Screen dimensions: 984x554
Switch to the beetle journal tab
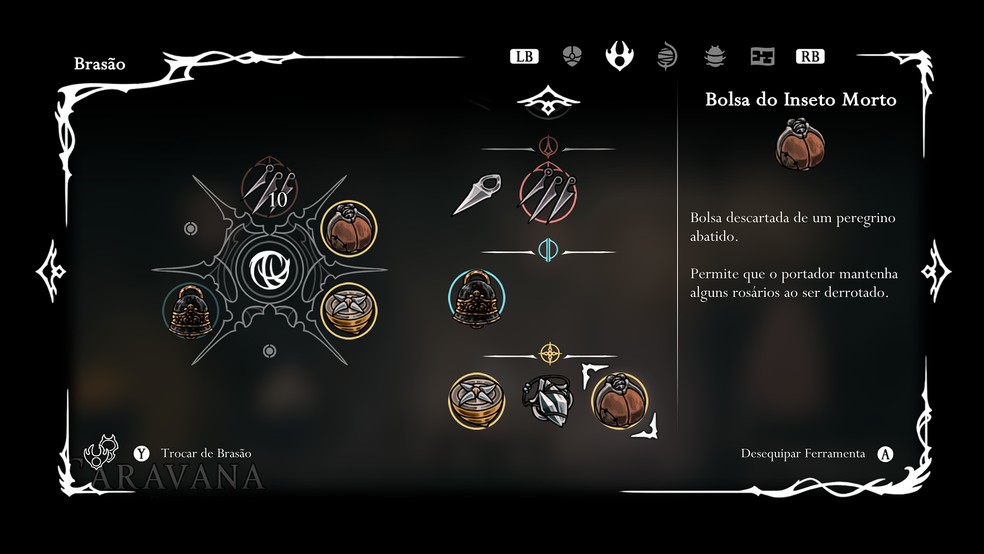click(714, 56)
